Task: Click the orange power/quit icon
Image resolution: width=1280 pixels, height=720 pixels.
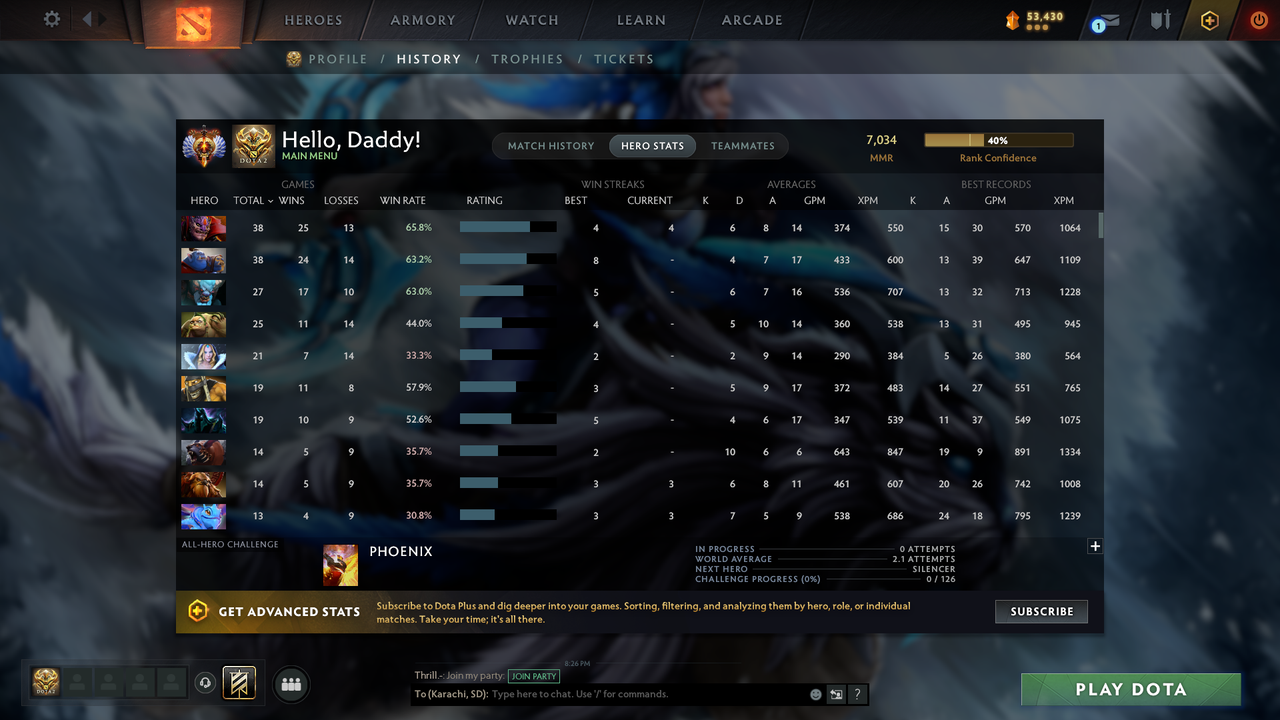Action: (x=1258, y=19)
